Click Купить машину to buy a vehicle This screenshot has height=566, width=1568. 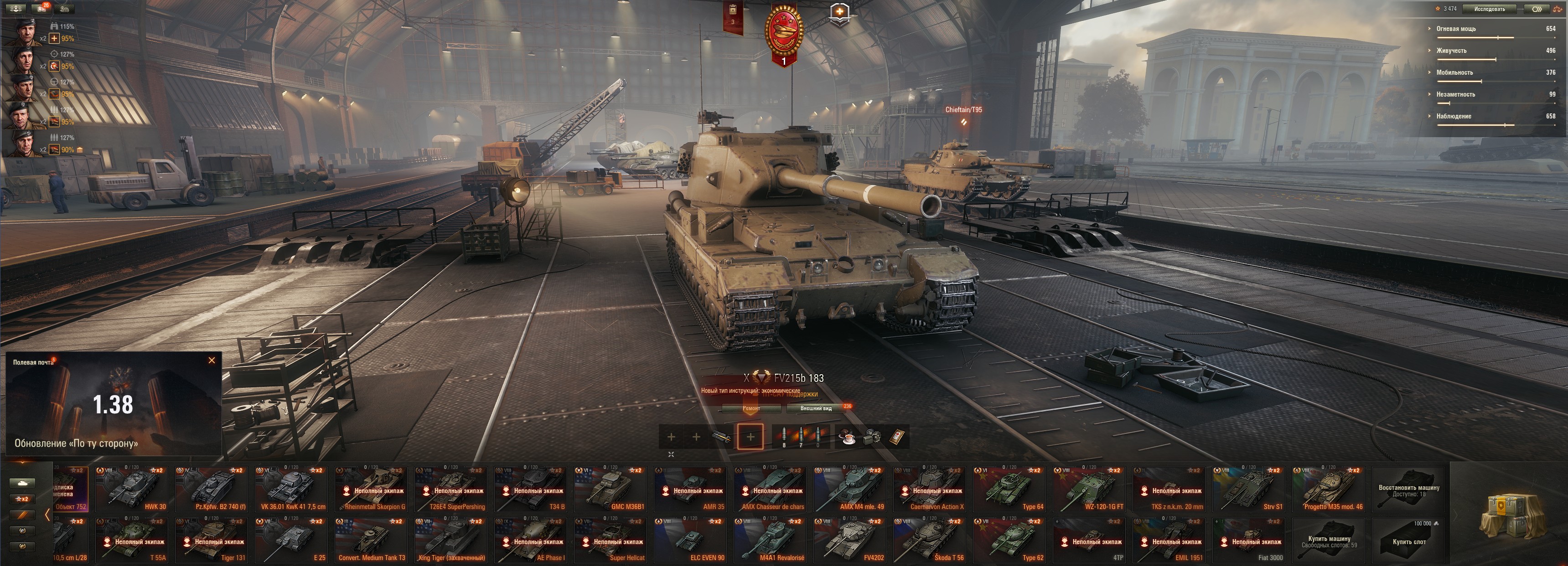pyautogui.click(x=1330, y=540)
